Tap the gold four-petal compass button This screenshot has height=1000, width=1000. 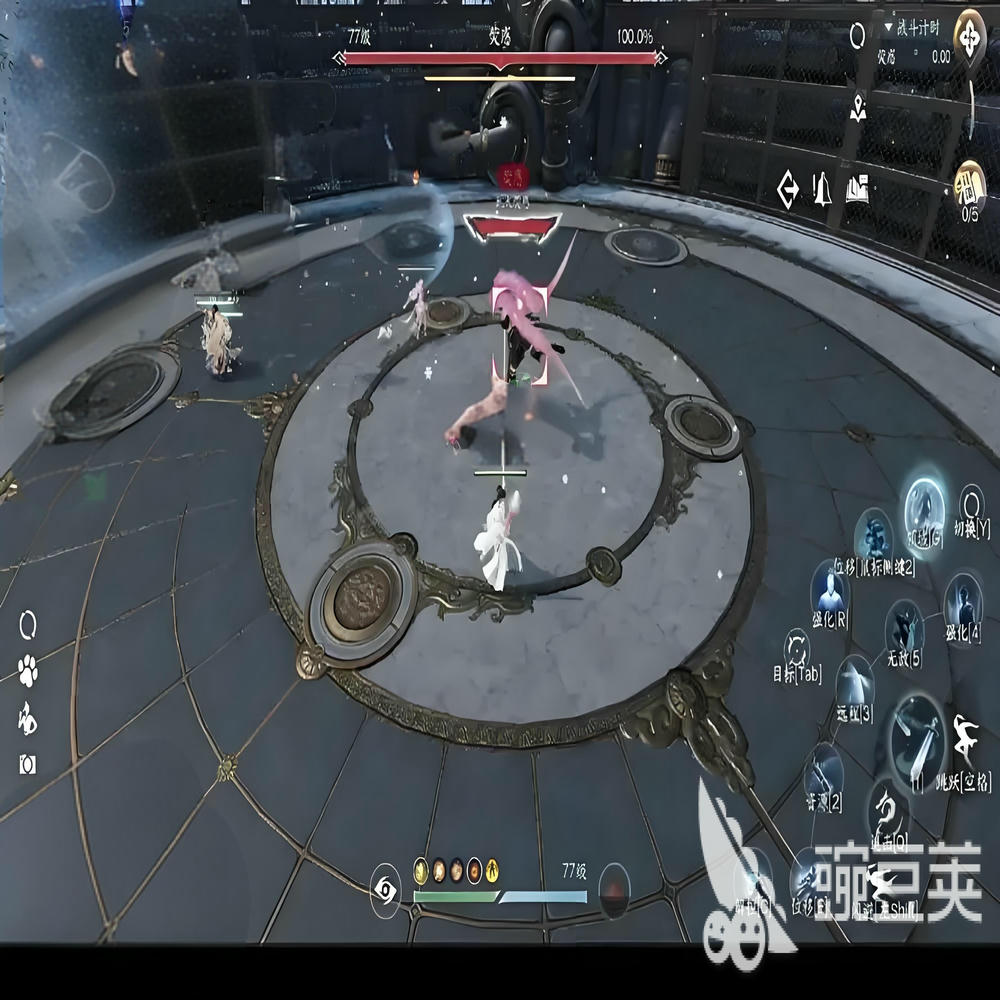[x=969, y=39]
